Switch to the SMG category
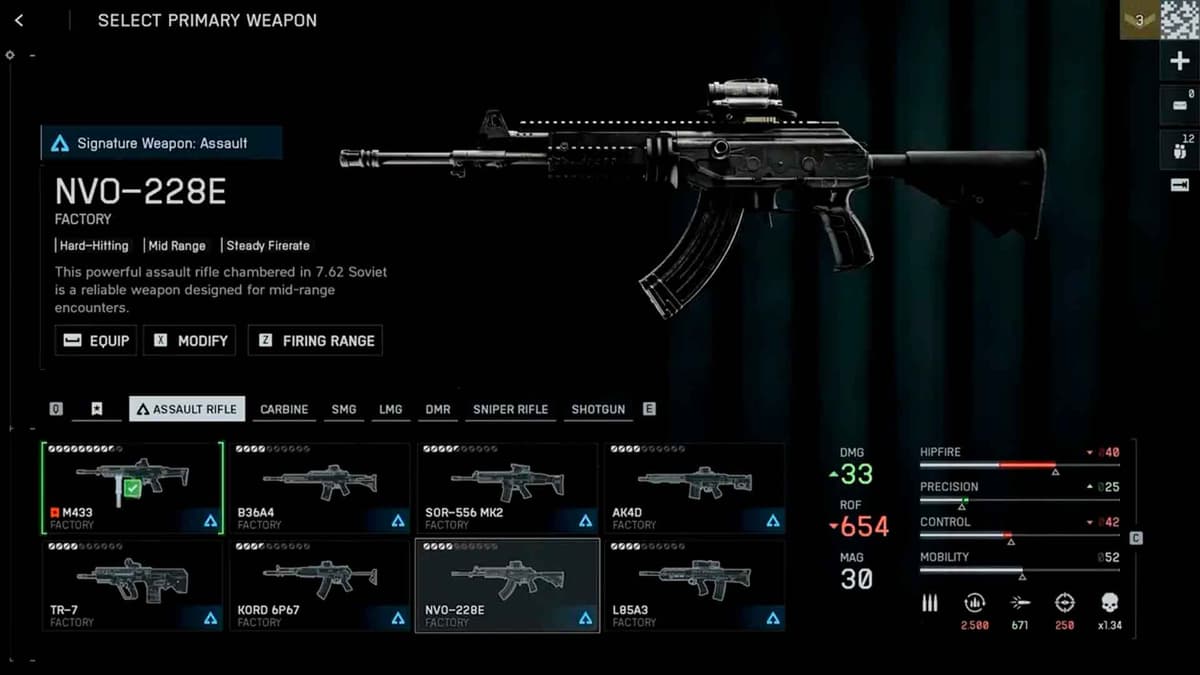 tap(343, 409)
